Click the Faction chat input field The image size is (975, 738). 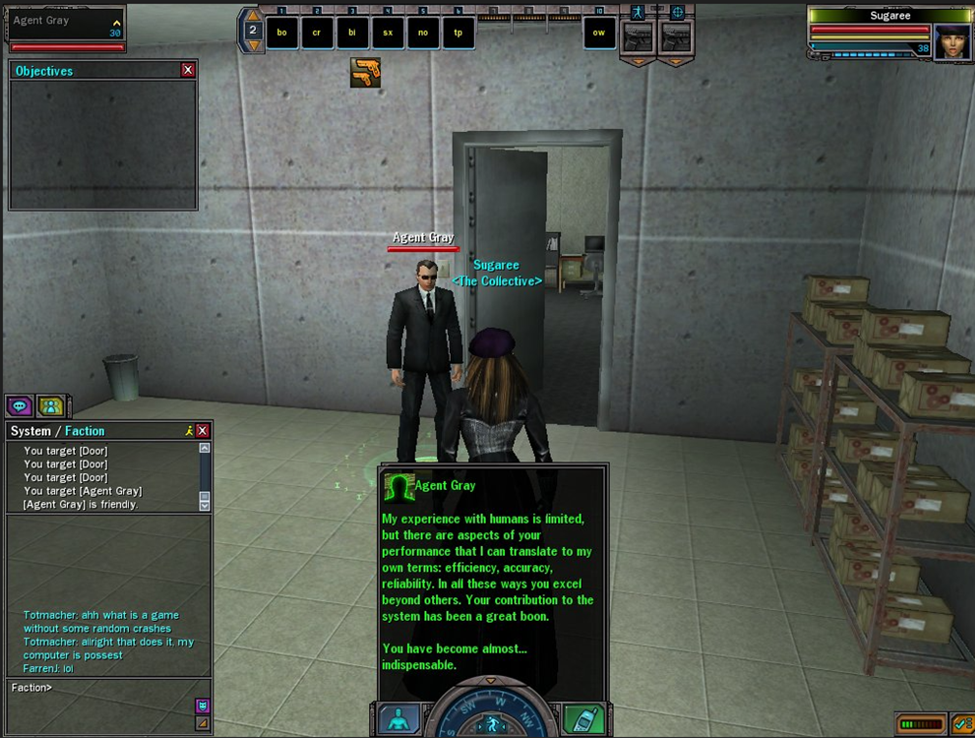(x=100, y=688)
